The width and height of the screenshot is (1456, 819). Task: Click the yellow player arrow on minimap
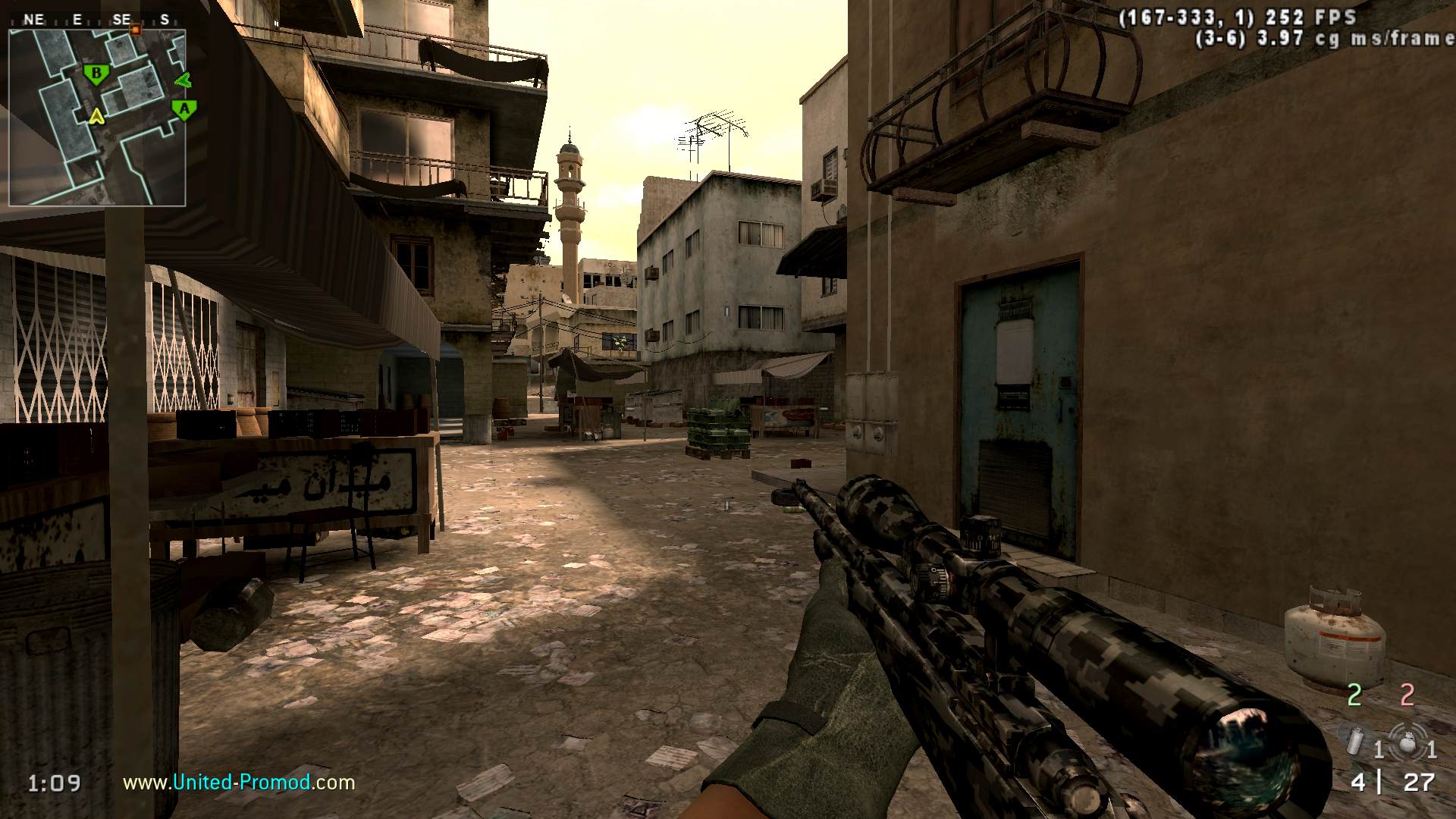click(96, 116)
